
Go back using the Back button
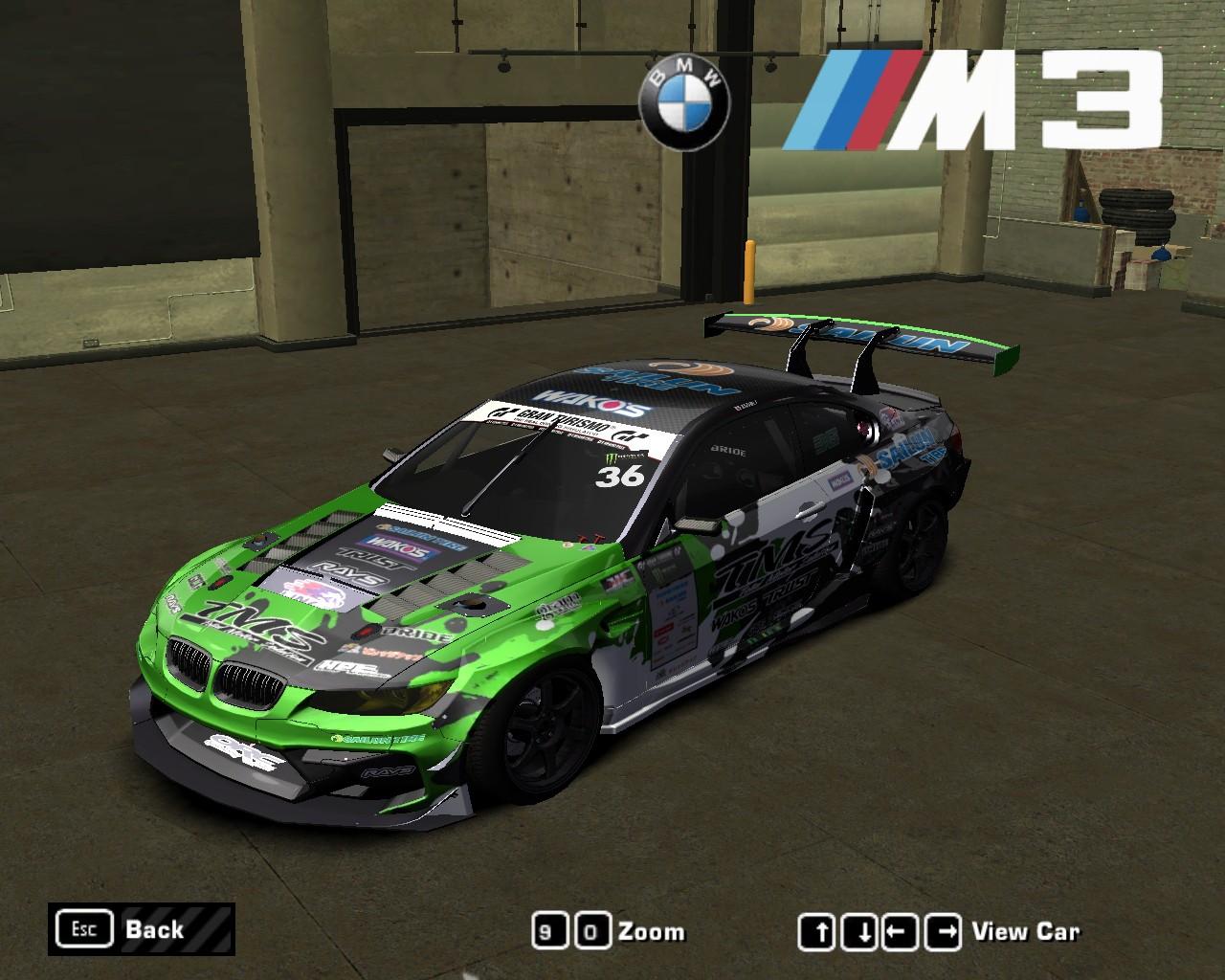click(x=141, y=929)
